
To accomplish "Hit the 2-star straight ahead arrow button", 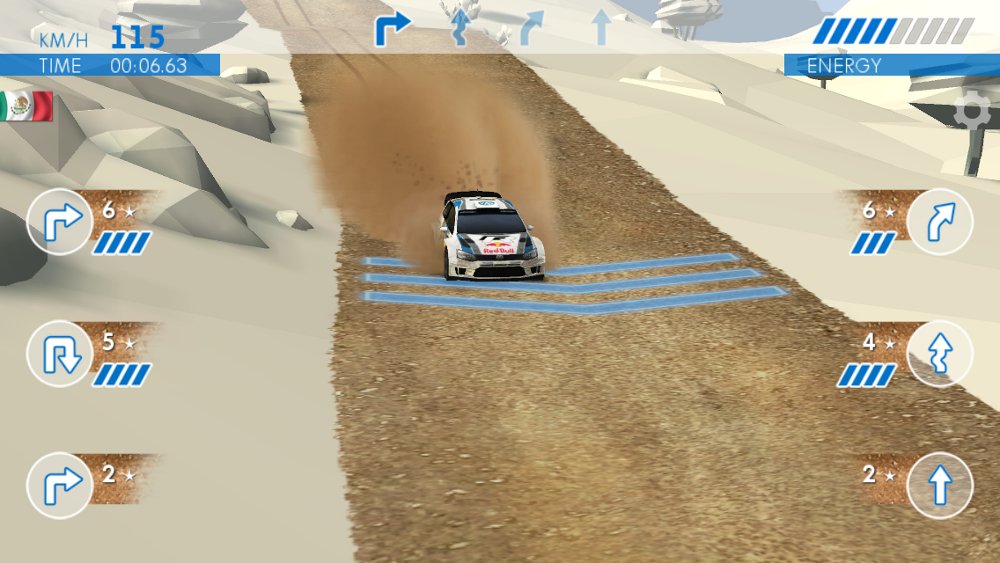I will [x=940, y=485].
